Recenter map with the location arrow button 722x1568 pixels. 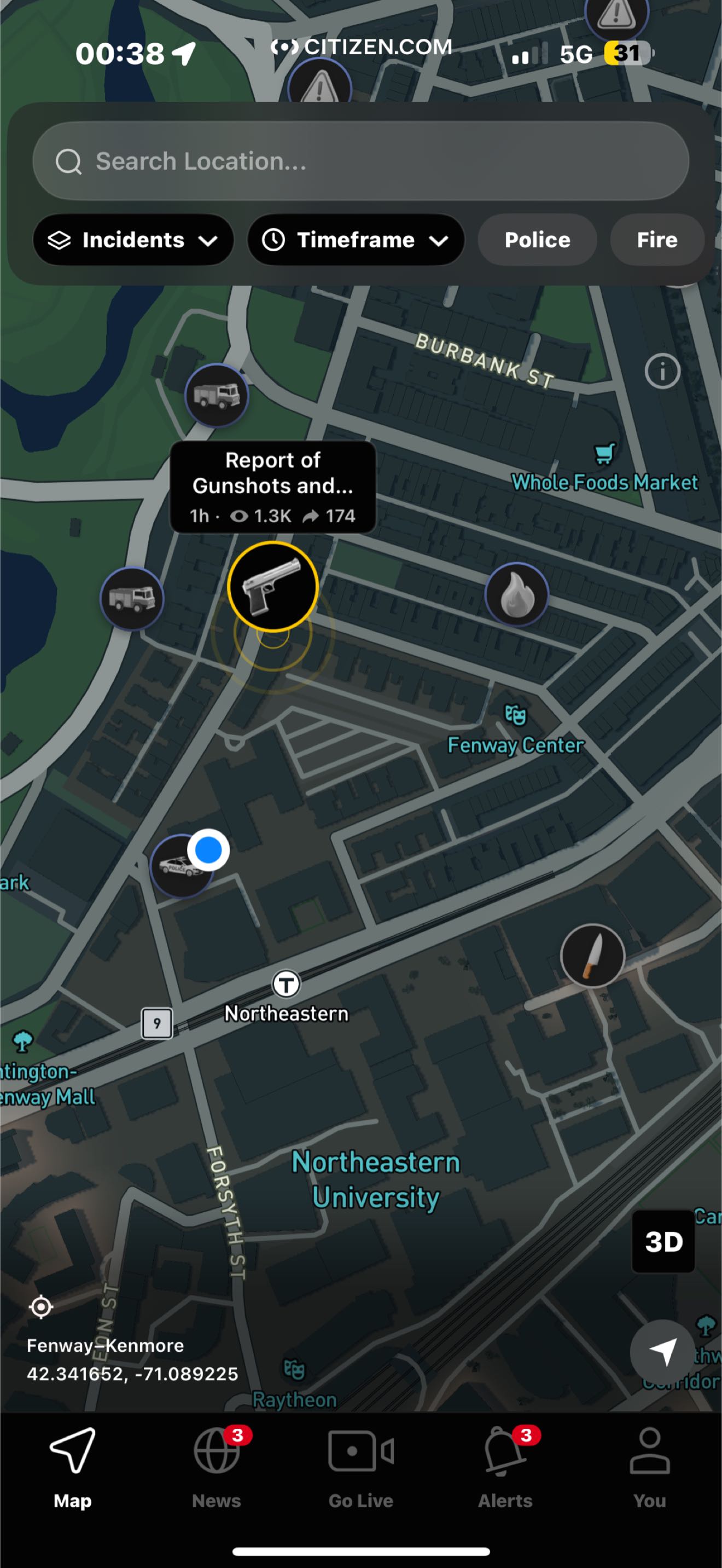(662, 1351)
